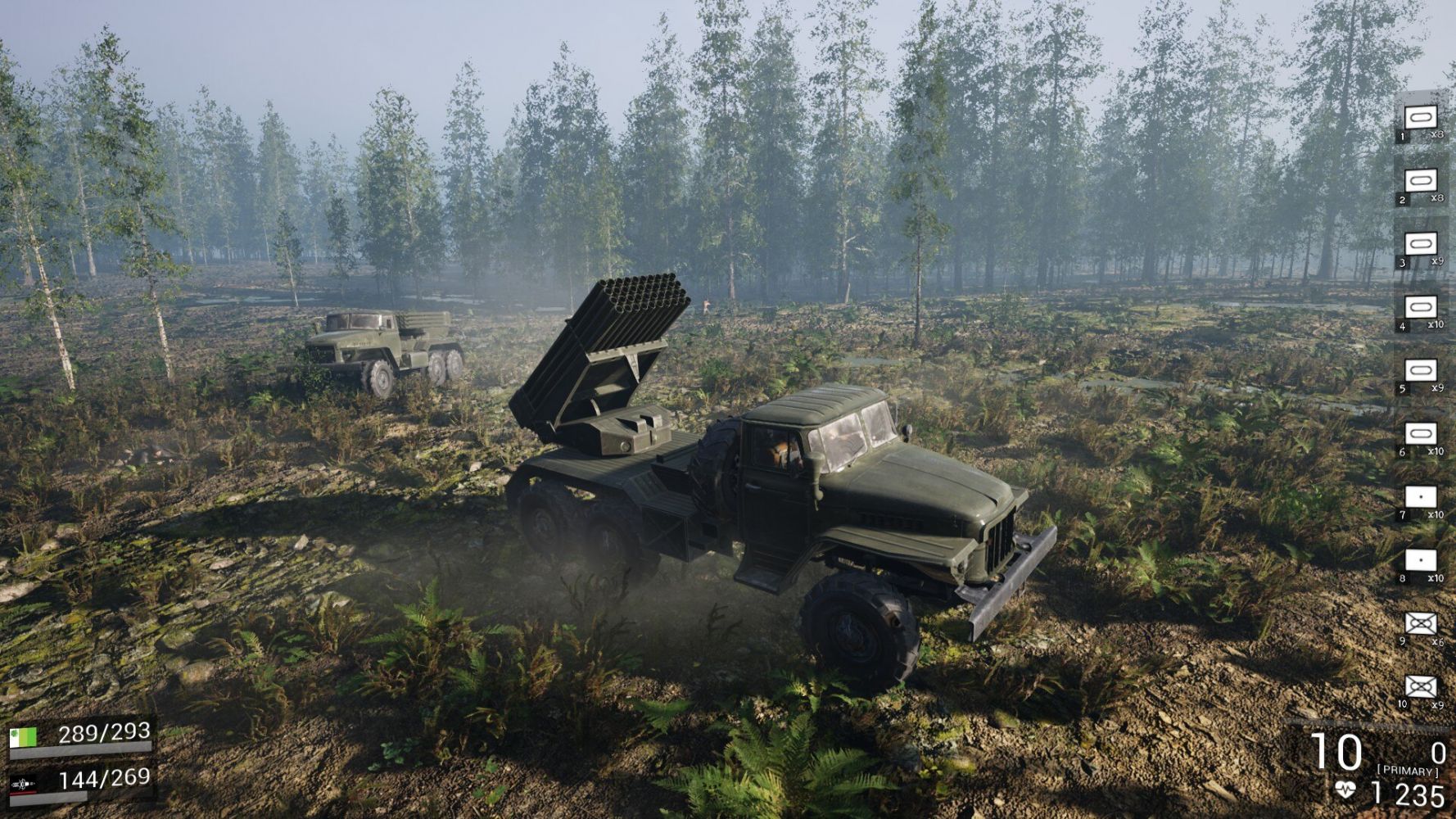Viewport: 1456px width, 819px height.
Task: Choose artillery unit group 7
Action: click(x=1421, y=497)
